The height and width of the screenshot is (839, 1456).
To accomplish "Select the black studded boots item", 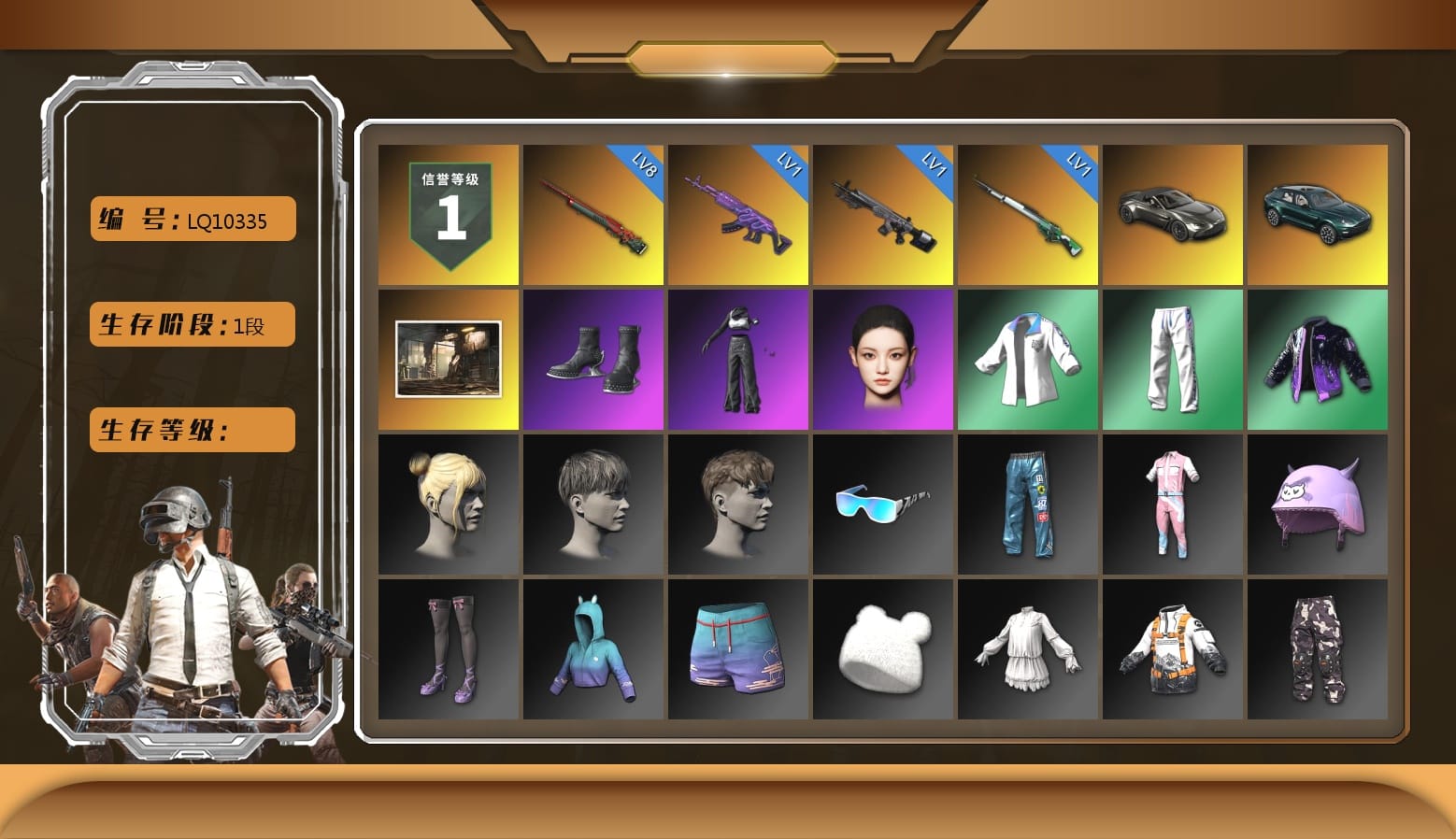I will 592,359.
